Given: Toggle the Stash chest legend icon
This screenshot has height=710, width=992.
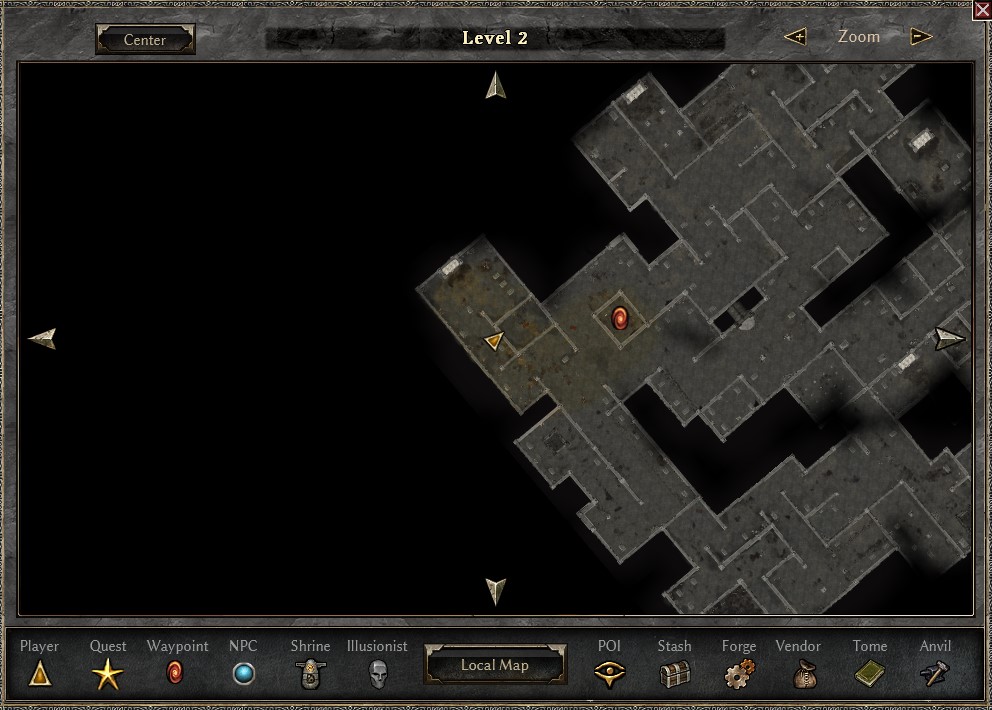Looking at the screenshot, I should 675,675.
